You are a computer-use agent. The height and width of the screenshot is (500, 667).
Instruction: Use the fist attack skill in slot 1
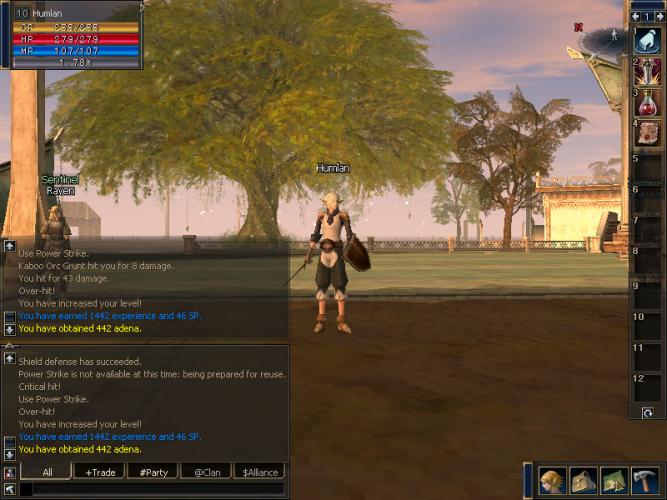click(x=646, y=41)
